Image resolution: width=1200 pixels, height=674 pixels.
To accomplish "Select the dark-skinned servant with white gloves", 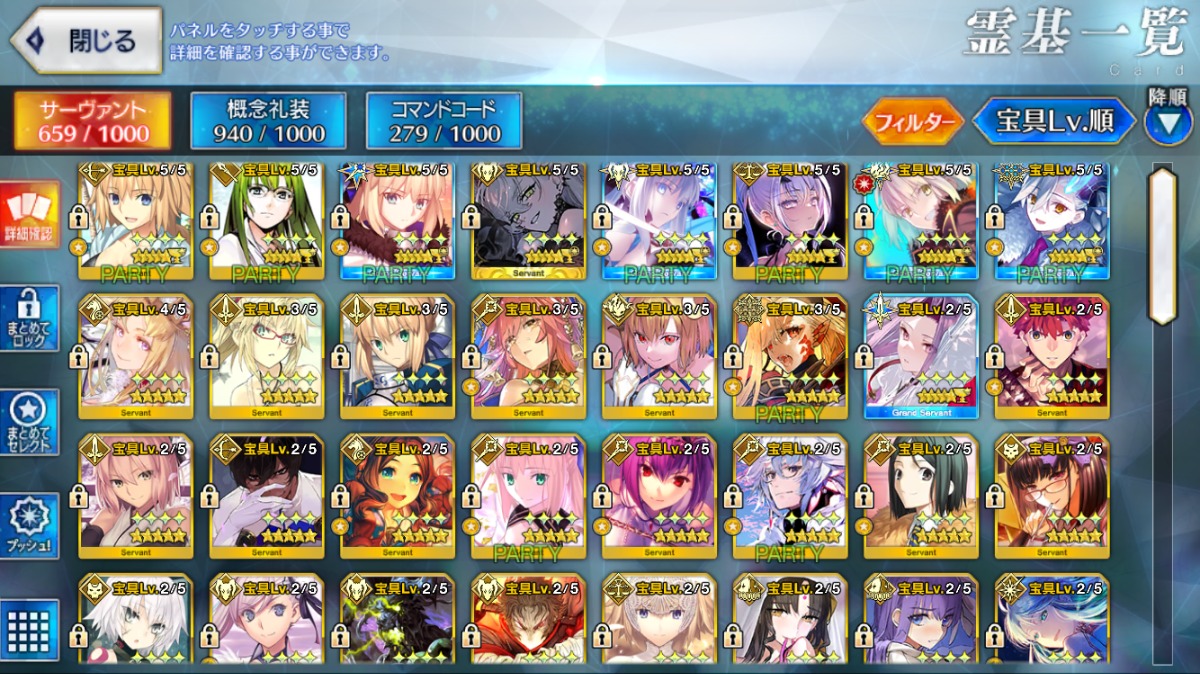I will pyautogui.click(x=266, y=496).
